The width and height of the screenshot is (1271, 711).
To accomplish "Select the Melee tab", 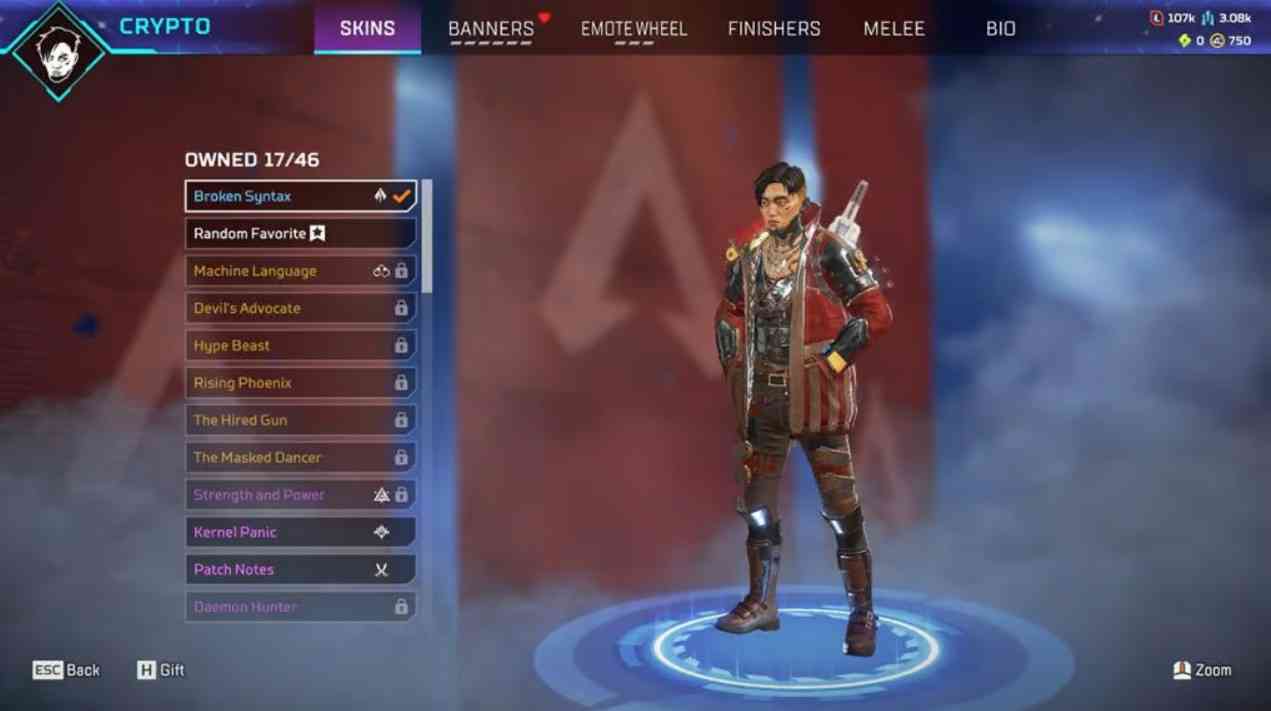I will [x=894, y=28].
